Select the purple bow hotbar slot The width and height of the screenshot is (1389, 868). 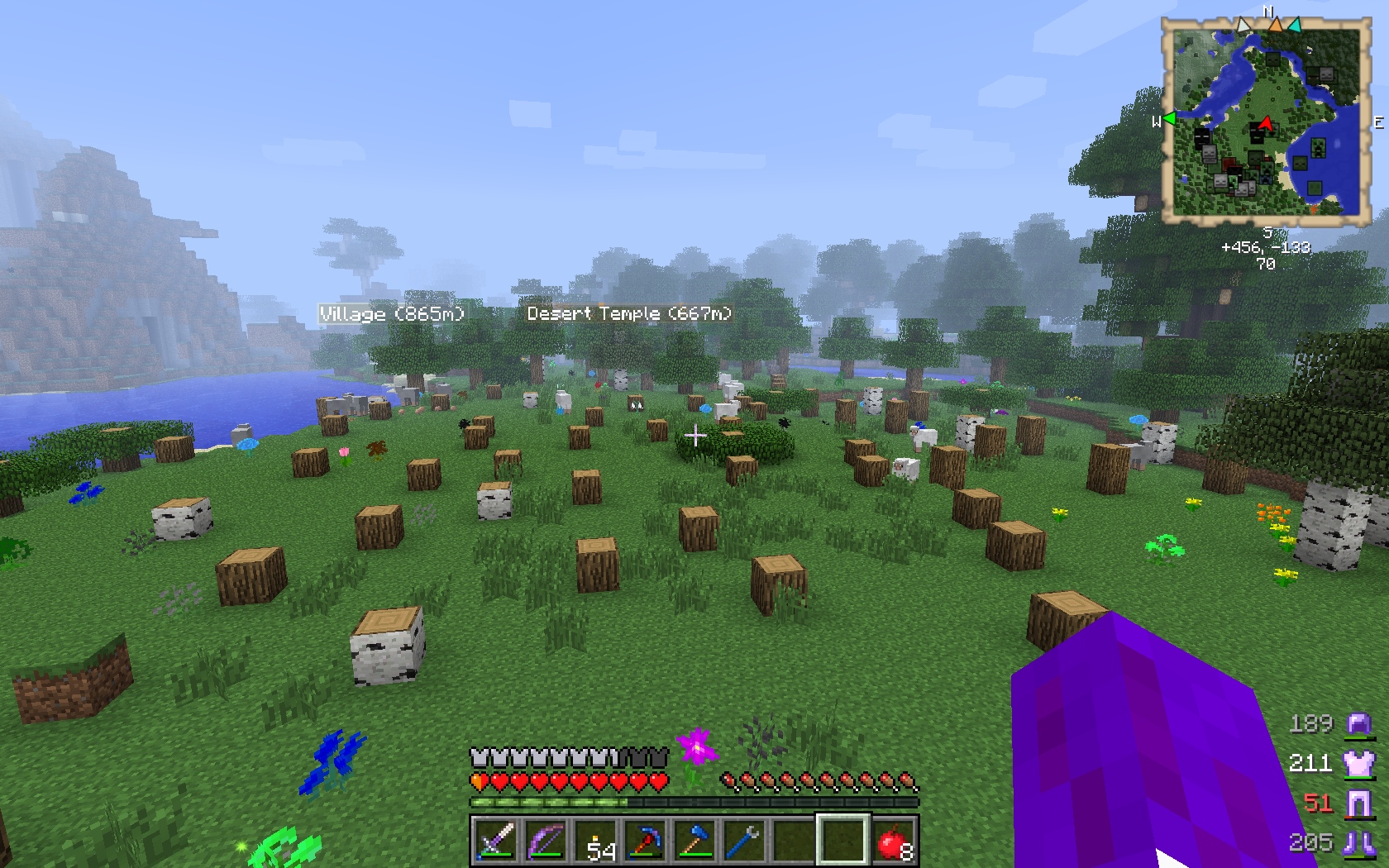coord(545,842)
